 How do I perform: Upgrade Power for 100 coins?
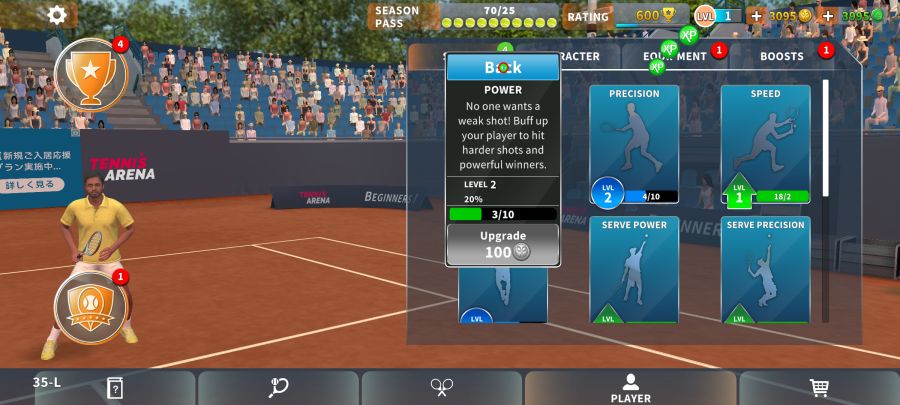pos(503,244)
